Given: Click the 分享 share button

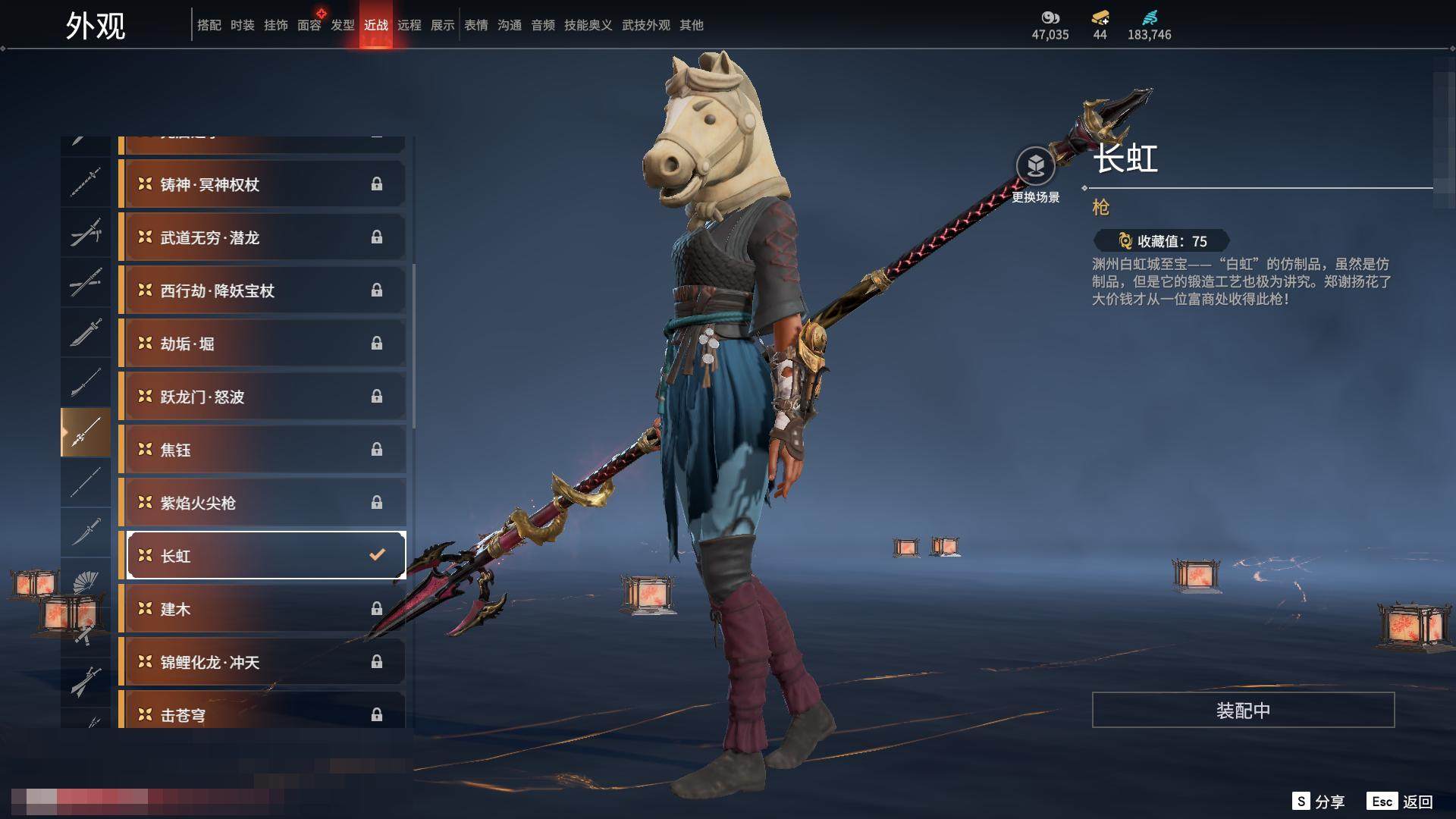Looking at the screenshot, I should tap(1319, 802).
